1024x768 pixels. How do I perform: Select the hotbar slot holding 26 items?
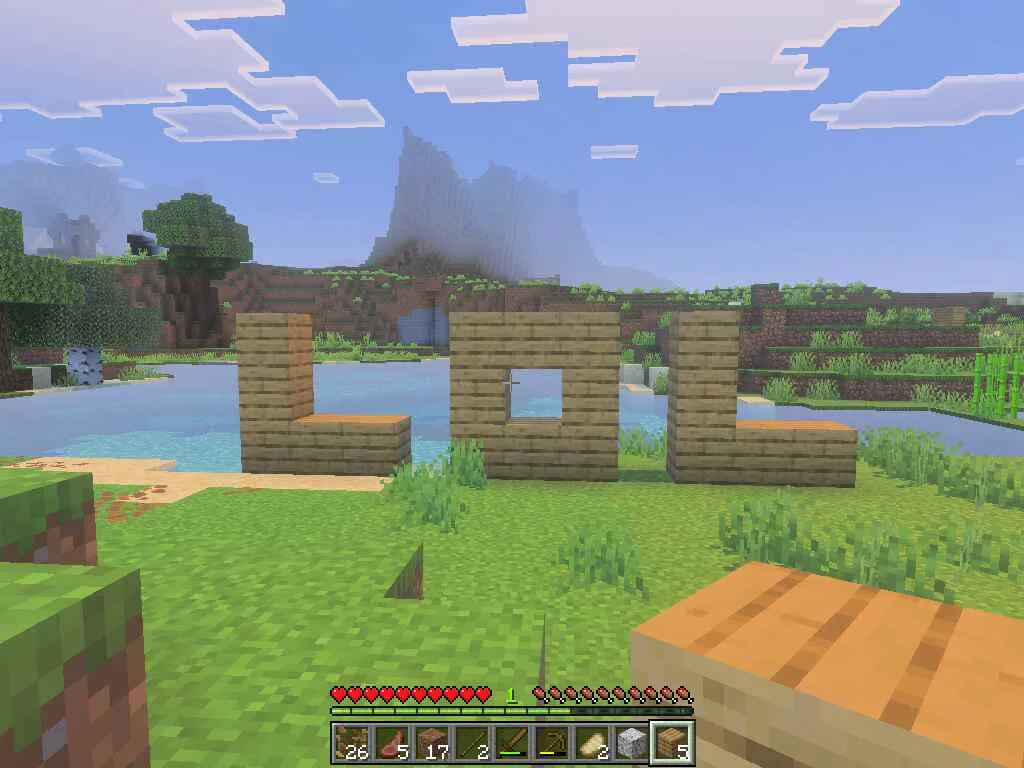[x=352, y=742]
